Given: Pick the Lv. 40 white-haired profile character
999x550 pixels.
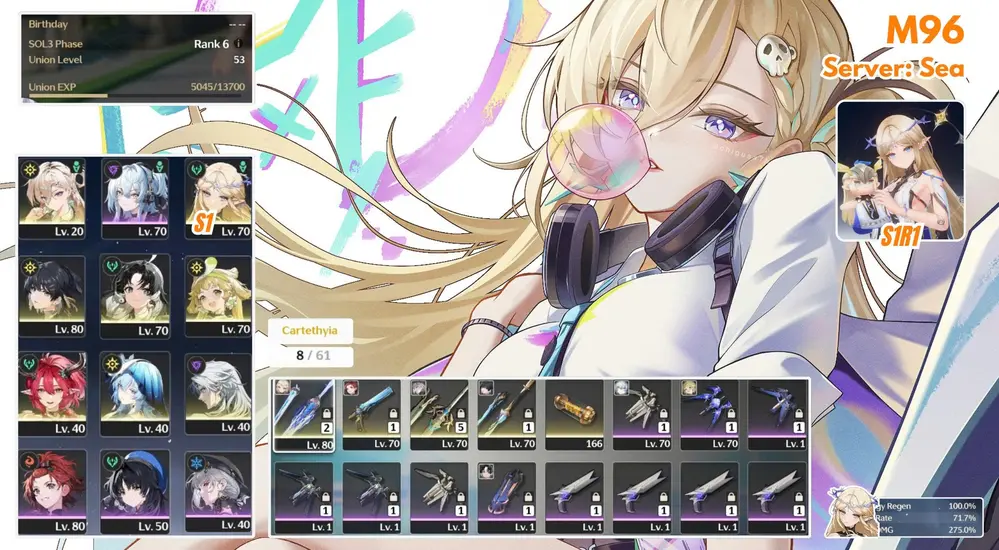Looking at the screenshot, I should tap(219, 393).
